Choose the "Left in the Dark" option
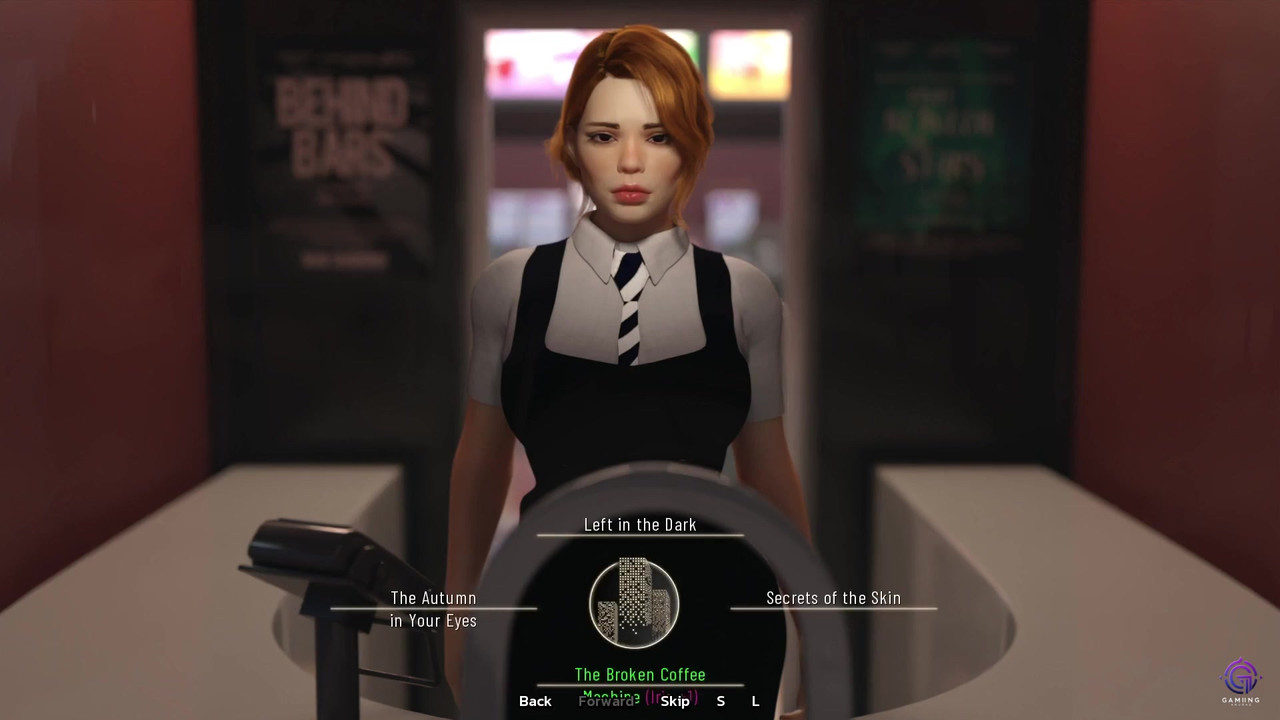Viewport: 1280px width, 720px height. [x=640, y=525]
